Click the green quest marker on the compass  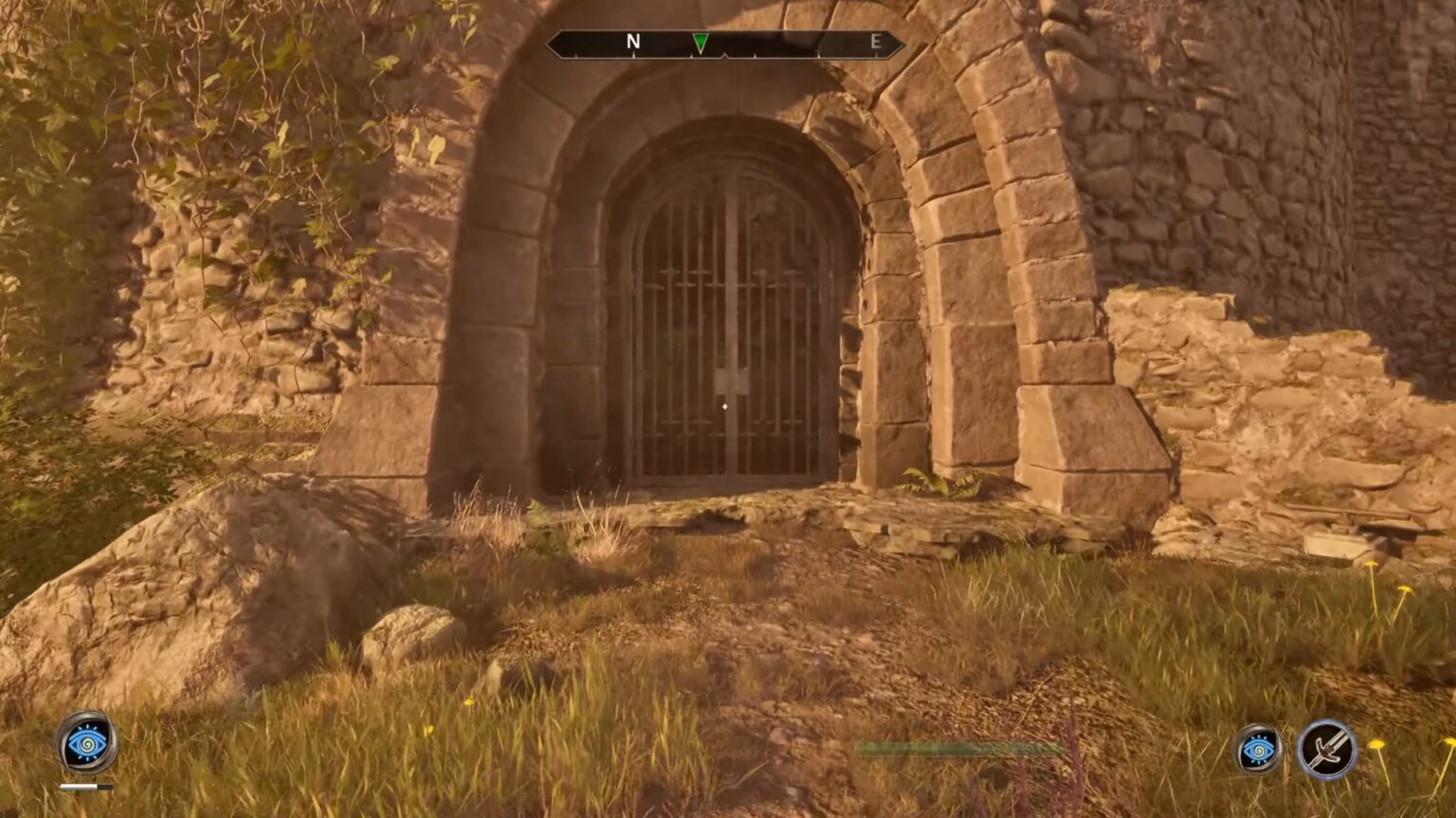699,43
